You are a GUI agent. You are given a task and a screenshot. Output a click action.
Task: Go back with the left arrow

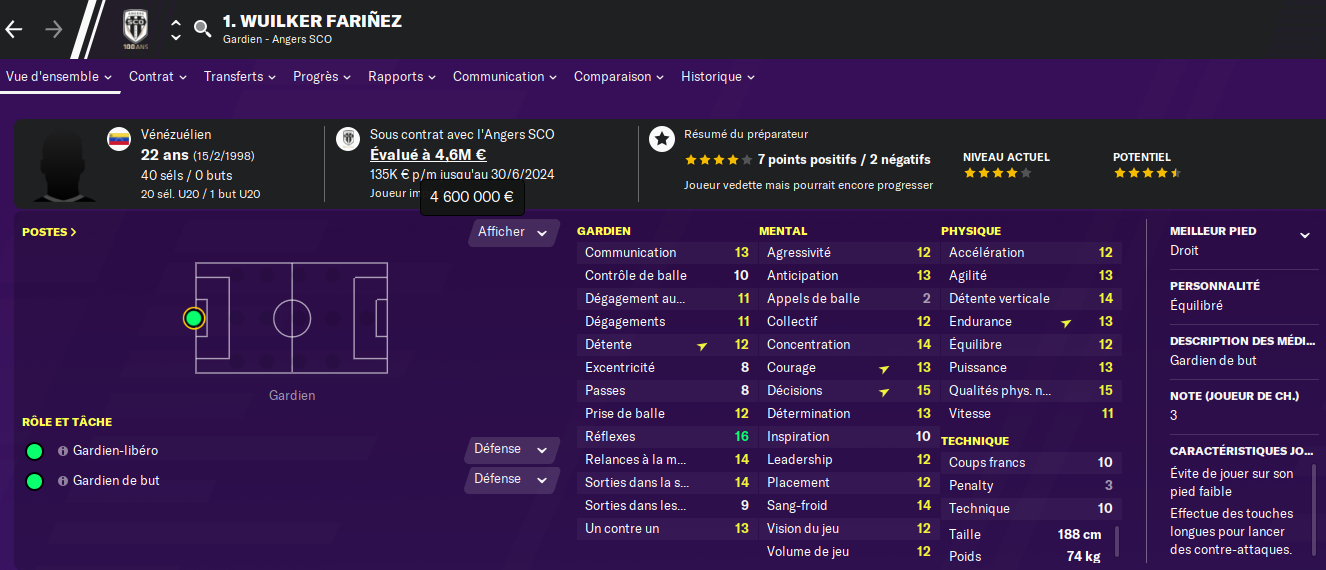14,29
